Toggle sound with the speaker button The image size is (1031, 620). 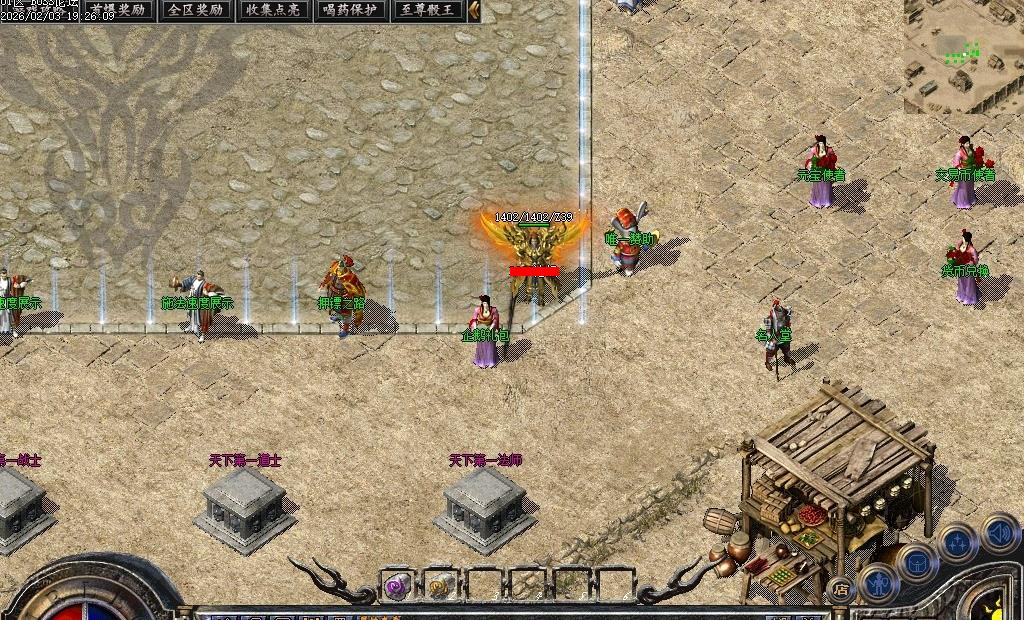pyautogui.click(x=999, y=532)
